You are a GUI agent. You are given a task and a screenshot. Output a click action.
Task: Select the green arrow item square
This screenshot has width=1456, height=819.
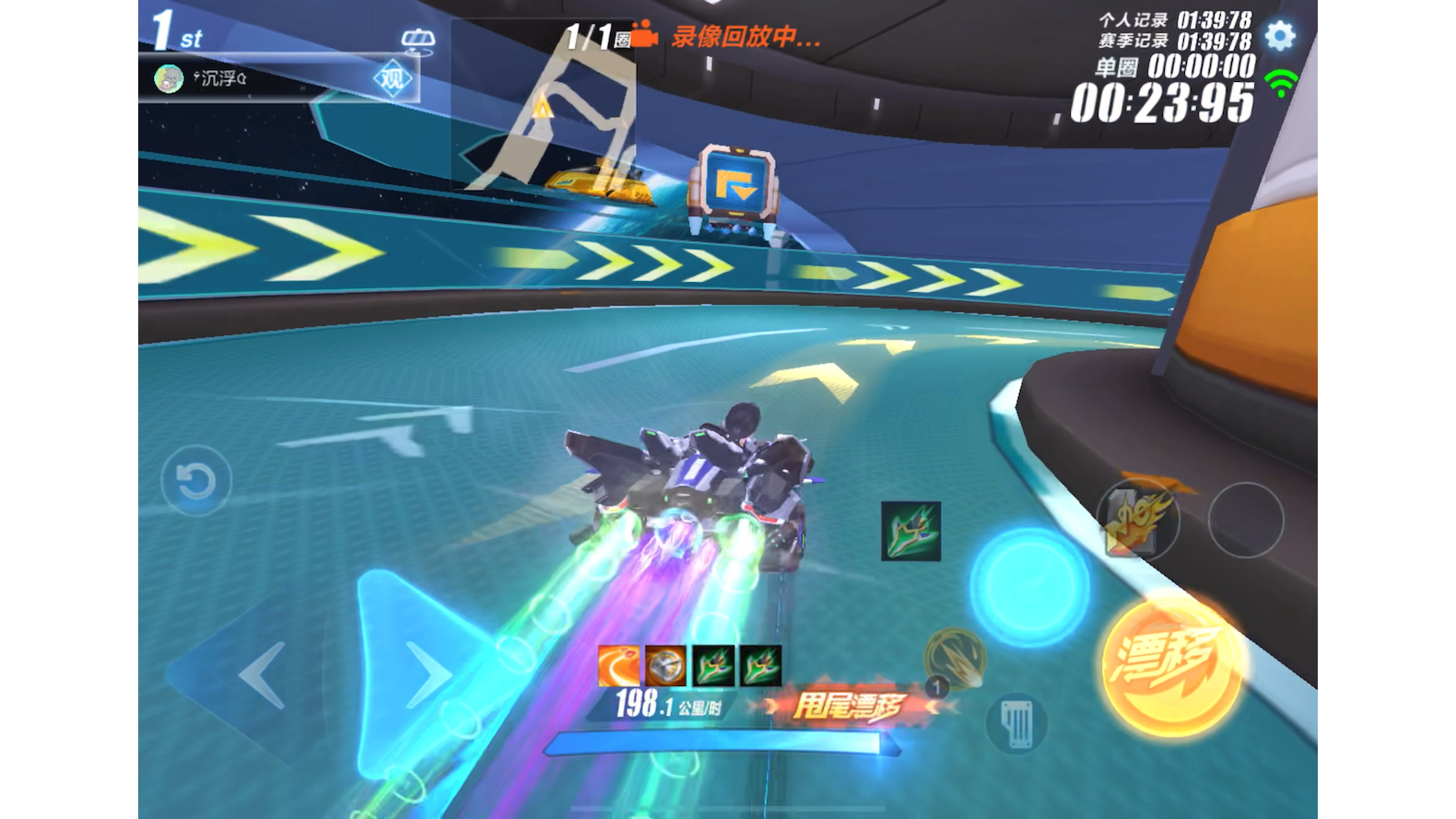(910, 532)
